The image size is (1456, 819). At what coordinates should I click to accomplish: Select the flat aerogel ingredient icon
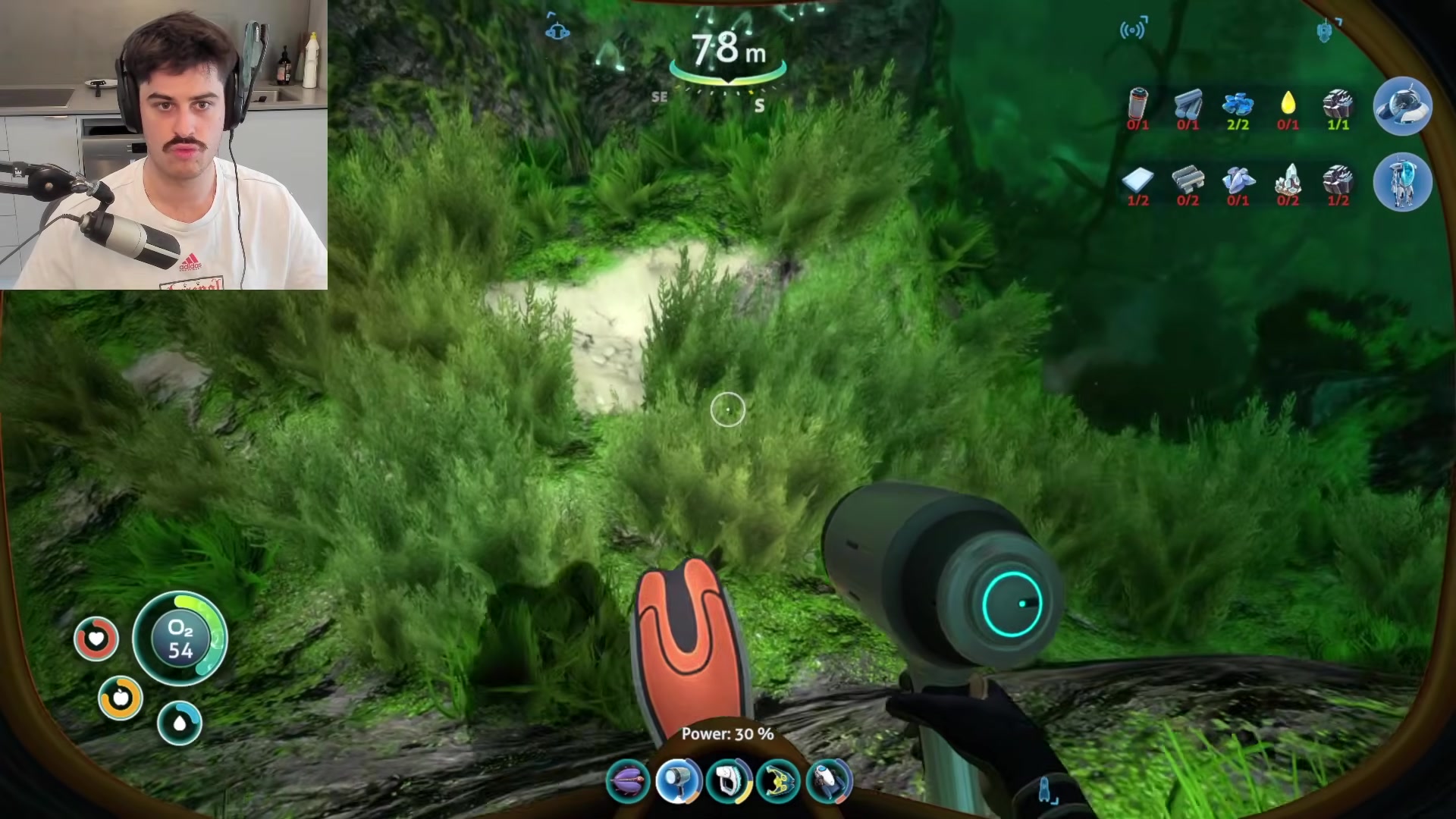point(1137,180)
